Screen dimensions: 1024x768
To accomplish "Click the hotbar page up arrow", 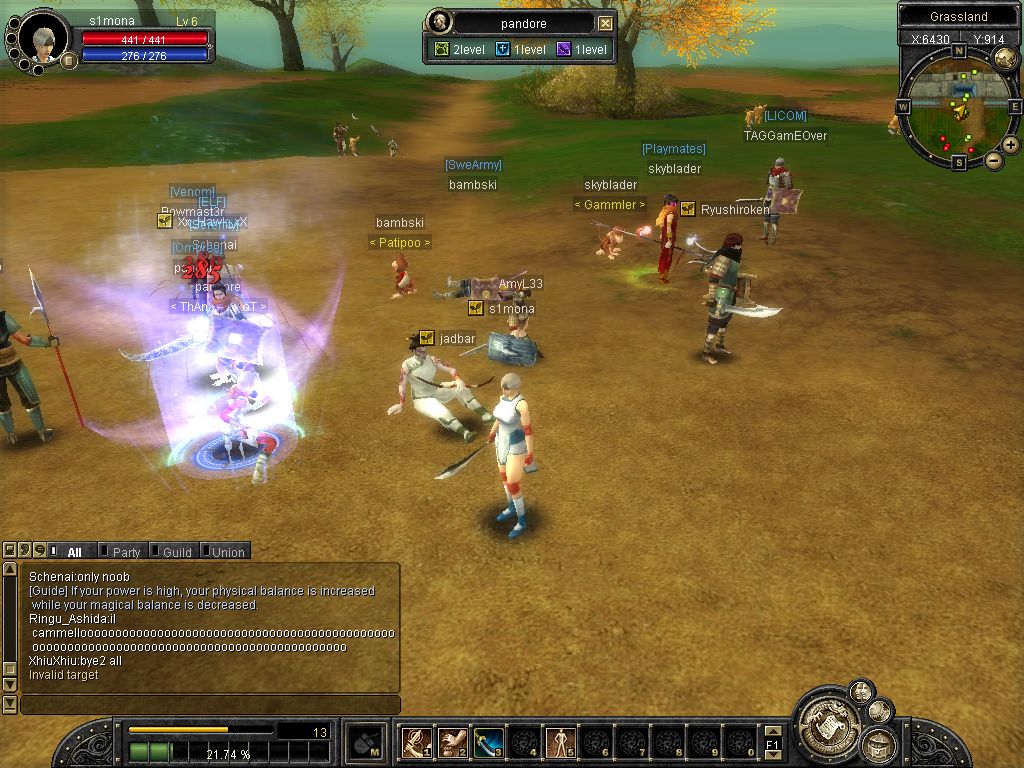I will click(773, 731).
